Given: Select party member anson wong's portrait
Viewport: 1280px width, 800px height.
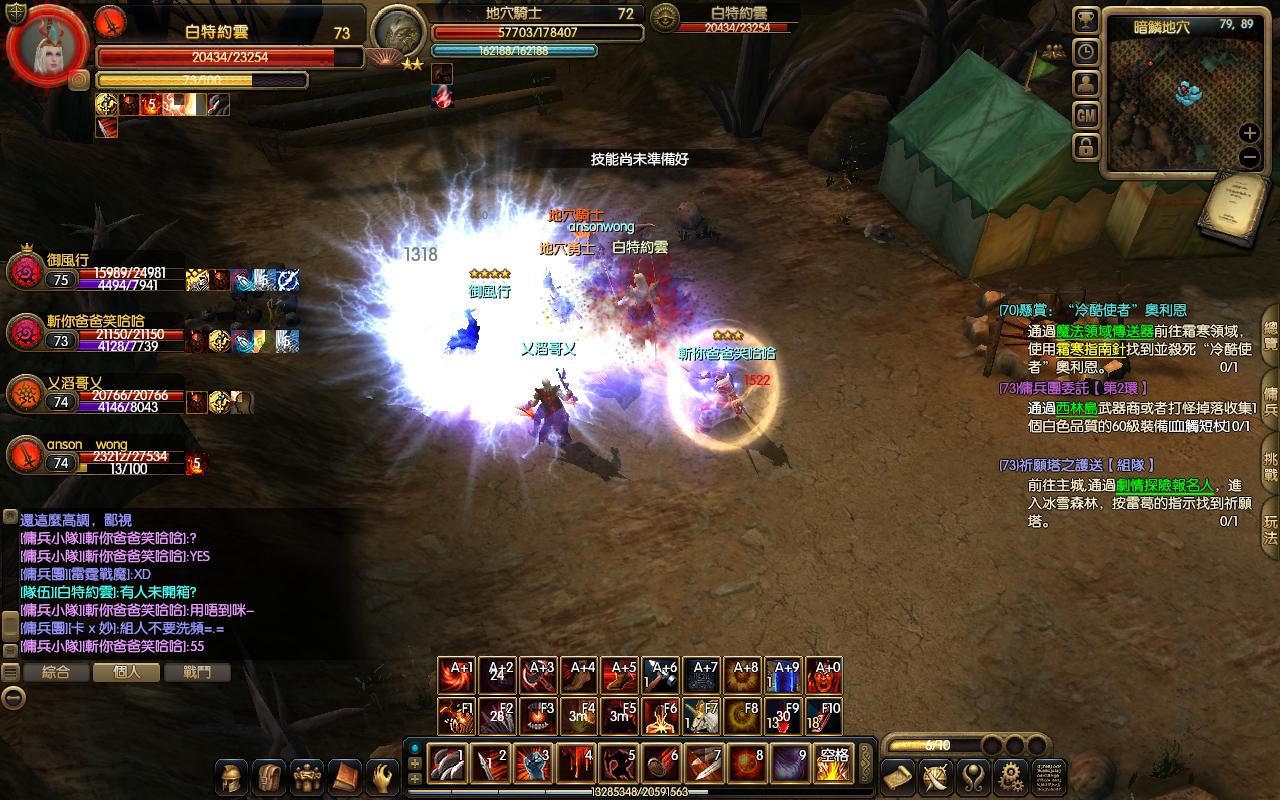Looking at the screenshot, I should pos(25,455).
